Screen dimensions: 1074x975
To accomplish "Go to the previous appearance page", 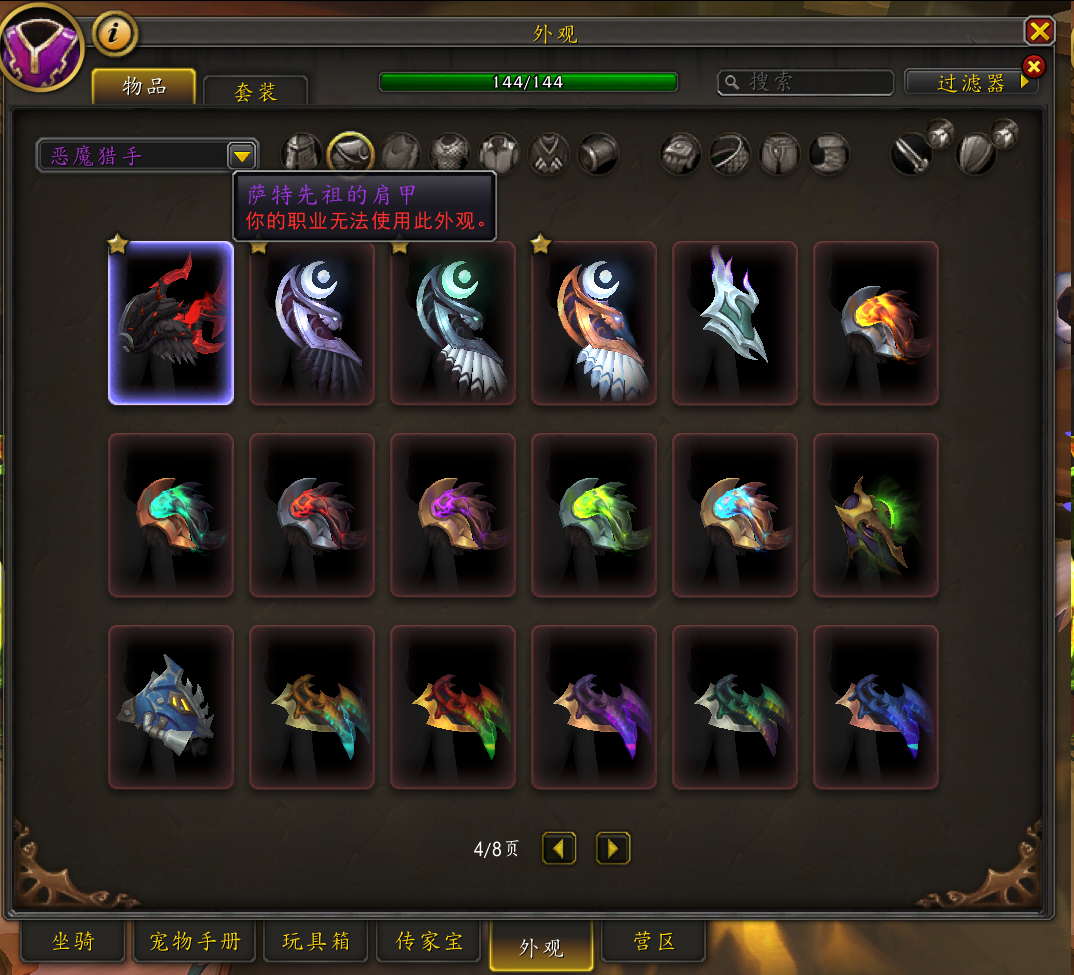I will [x=559, y=849].
